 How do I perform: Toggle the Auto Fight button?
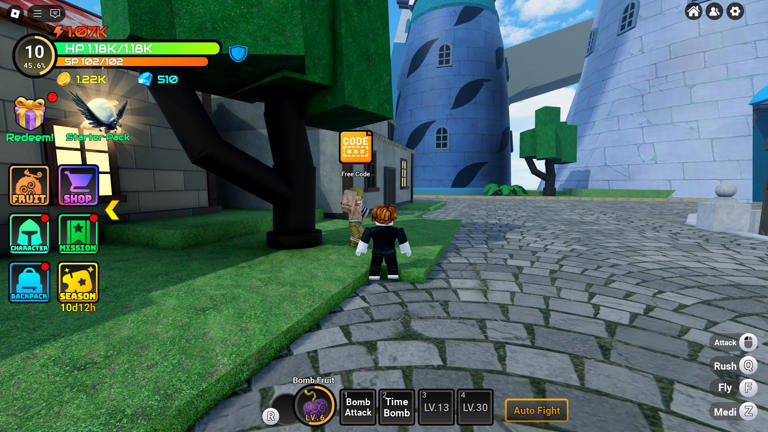(x=537, y=410)
